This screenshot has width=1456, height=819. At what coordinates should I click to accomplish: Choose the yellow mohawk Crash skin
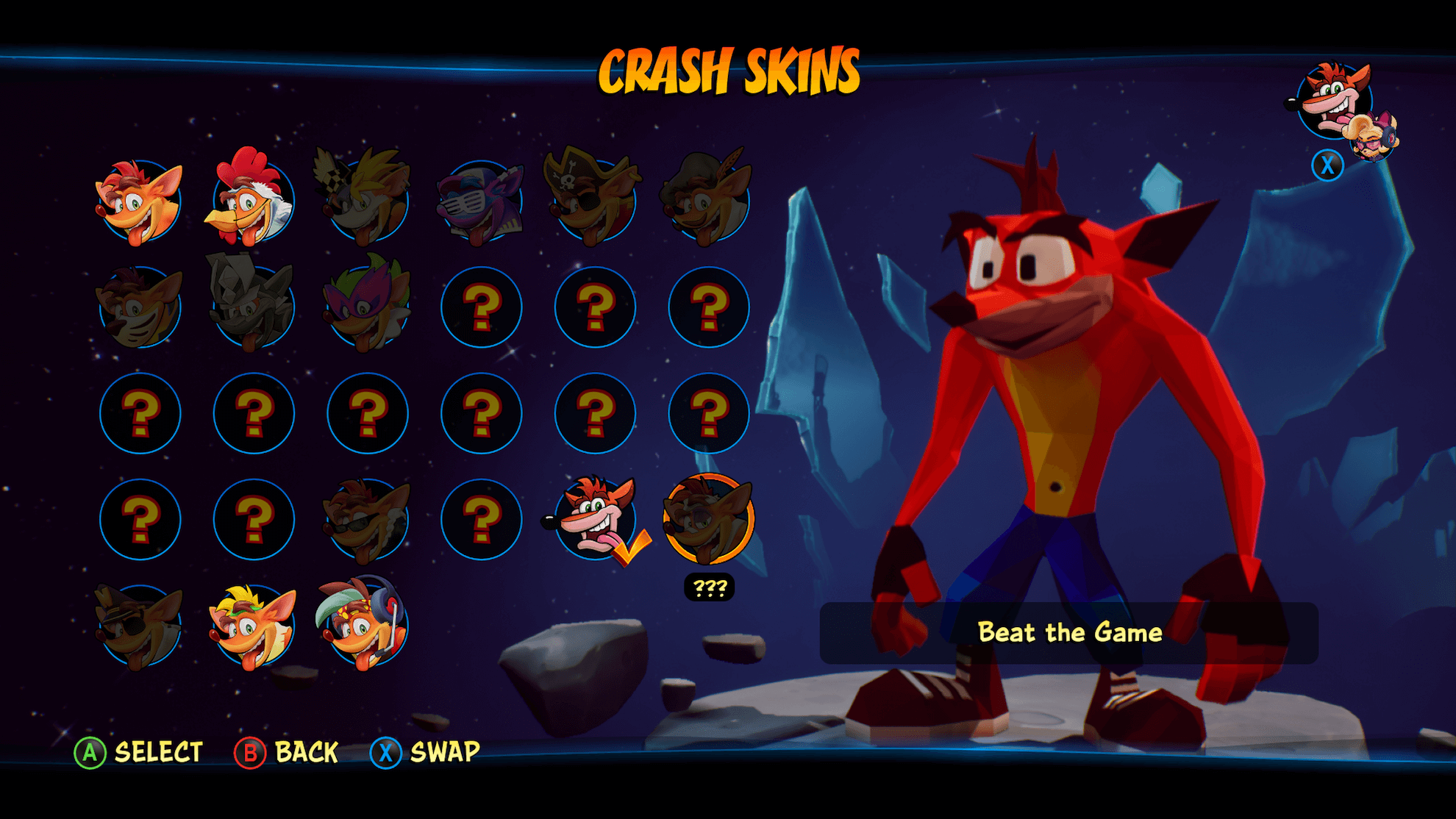pyautogui.click(x=253, y=626)
